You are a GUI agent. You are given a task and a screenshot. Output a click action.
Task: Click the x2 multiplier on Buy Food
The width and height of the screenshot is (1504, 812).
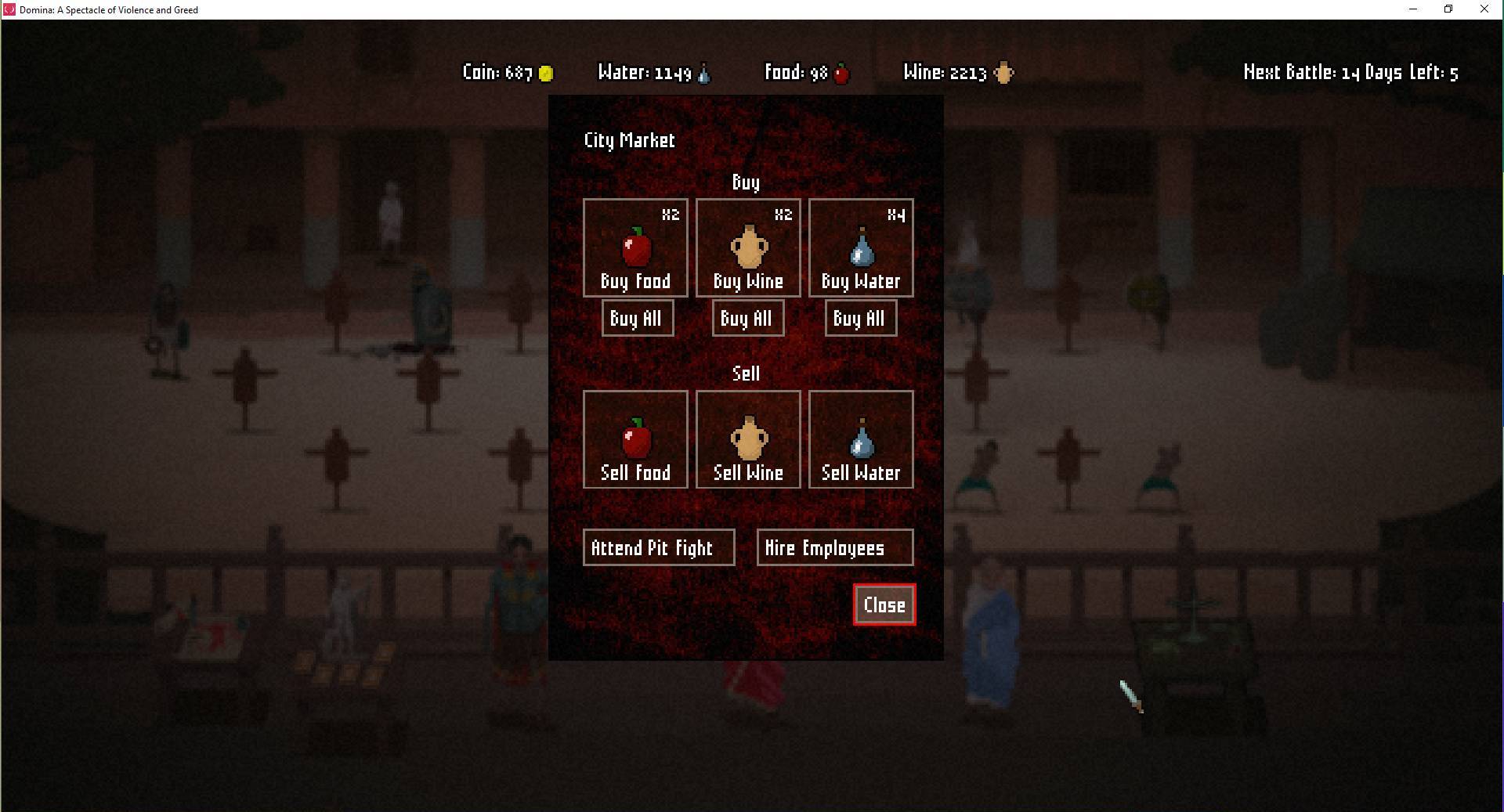pos(671,214)
